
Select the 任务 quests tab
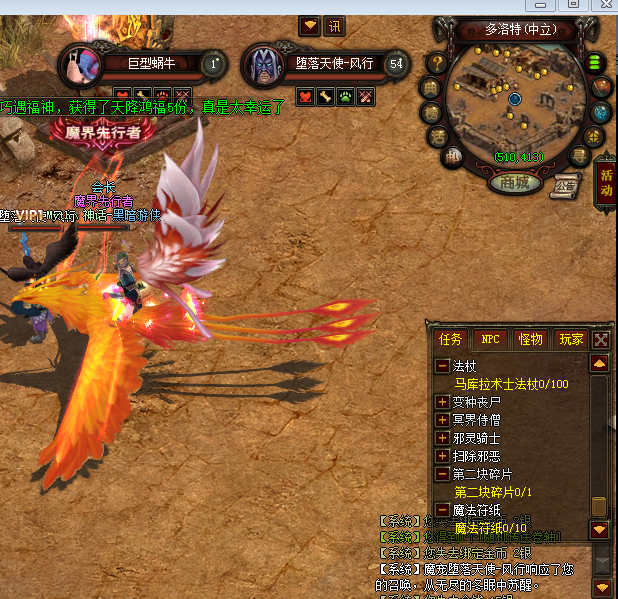click(x=451, y=339)
